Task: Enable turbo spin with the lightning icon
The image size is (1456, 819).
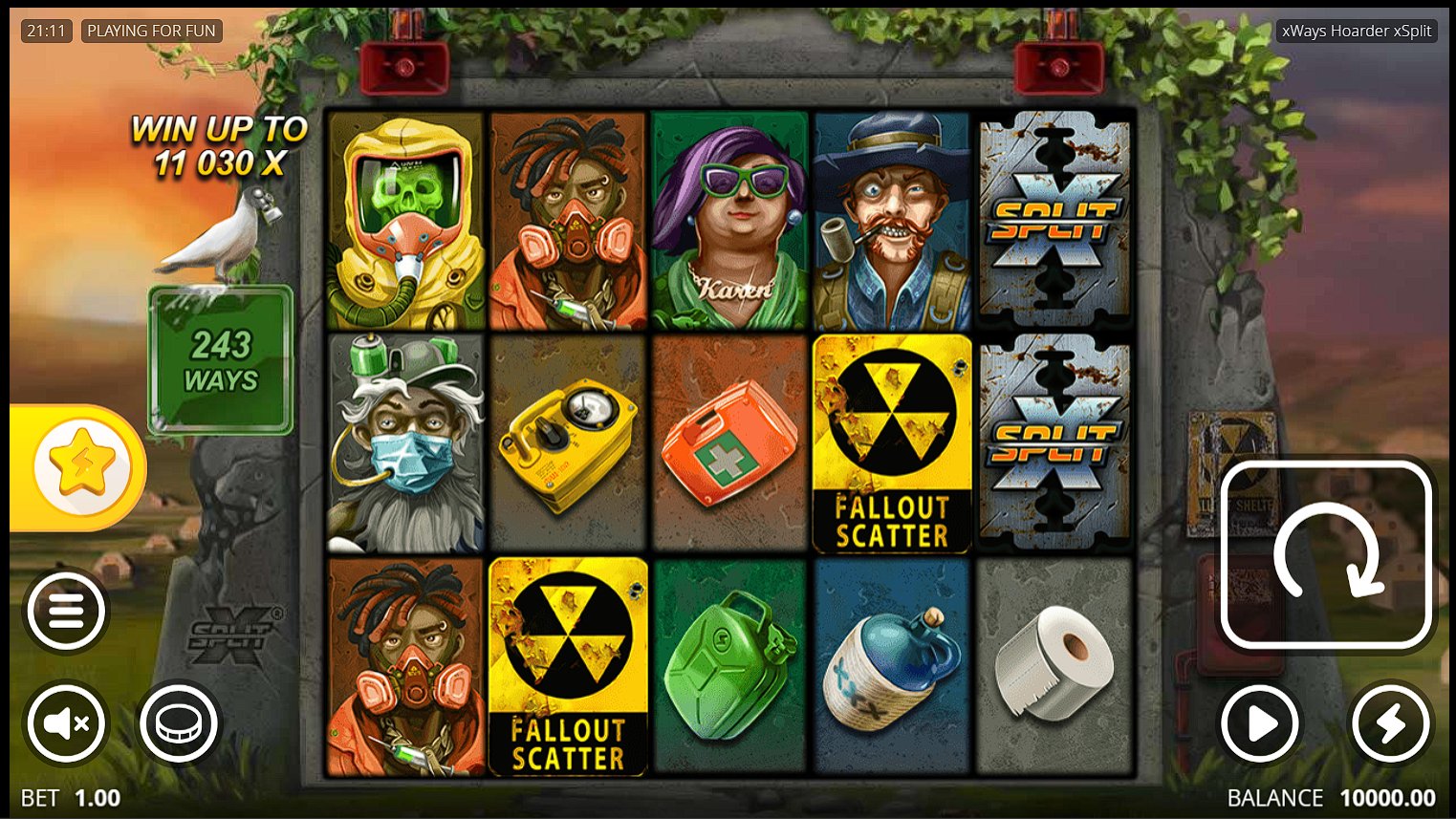Action: click(x=1389, y=723)
